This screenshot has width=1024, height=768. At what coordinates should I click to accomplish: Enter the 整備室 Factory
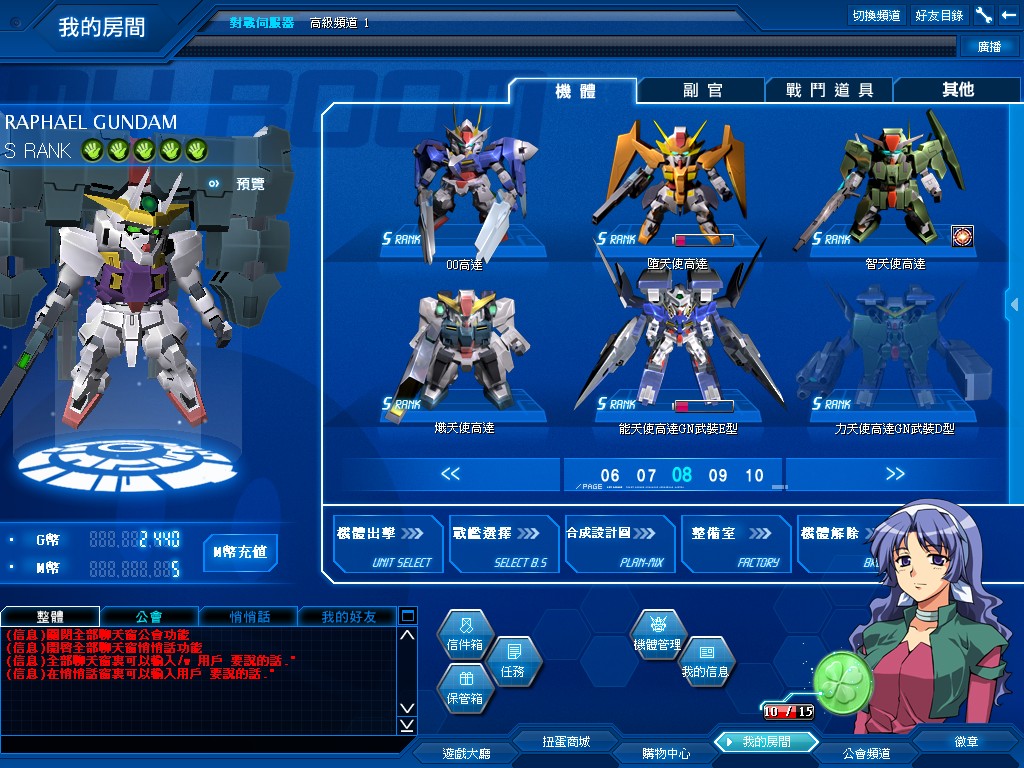pos(735,545)
